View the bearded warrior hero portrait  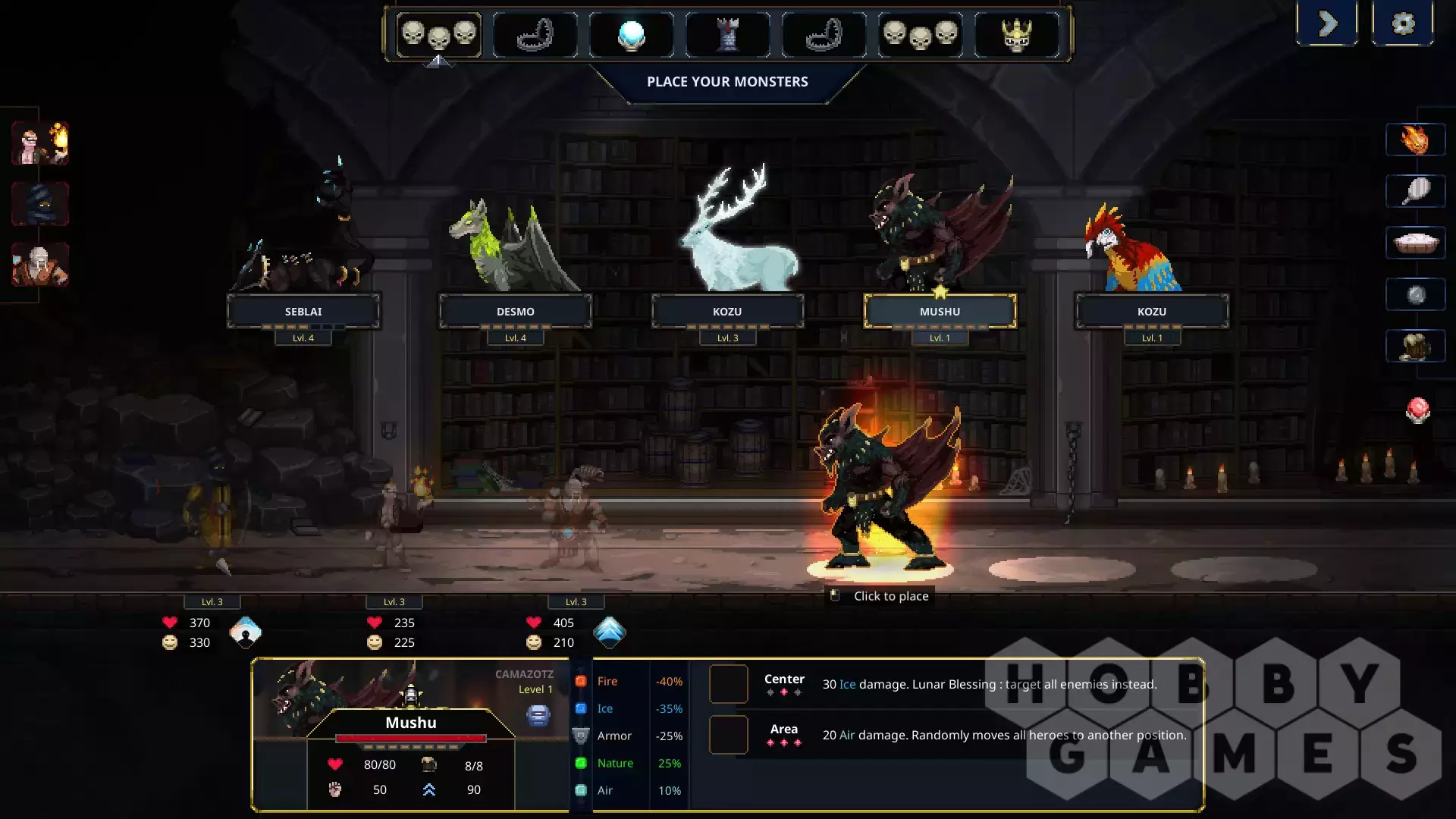[40, 264]
